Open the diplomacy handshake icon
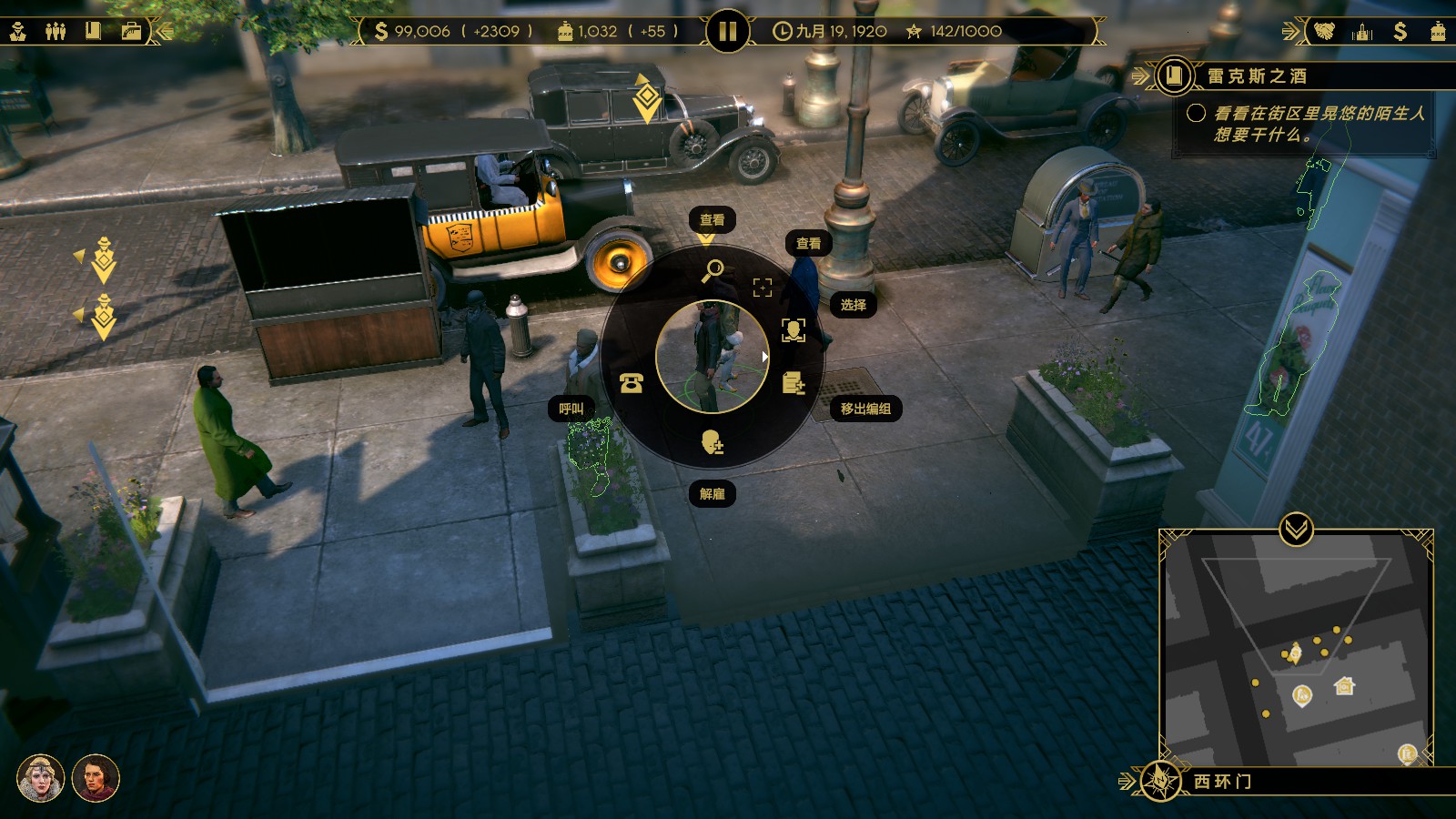This screenshot has width=1456, height=819. pos(1324,31)
